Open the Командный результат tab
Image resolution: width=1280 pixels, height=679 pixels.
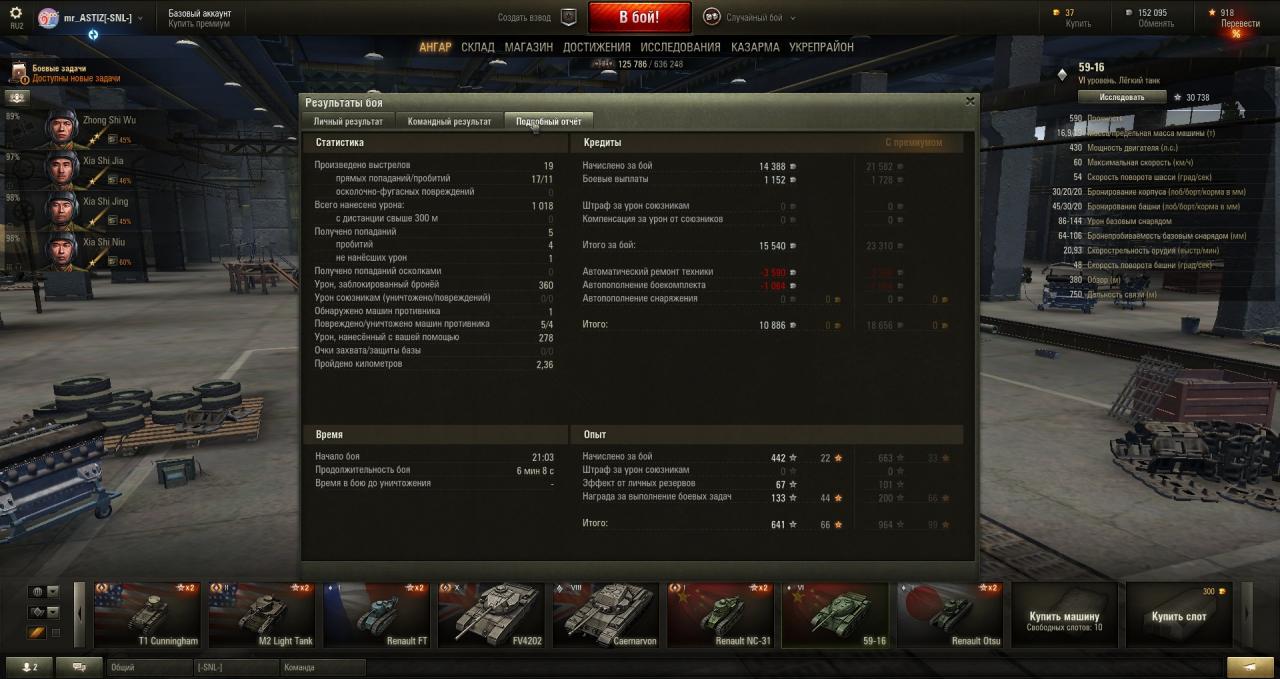[449, 121]
